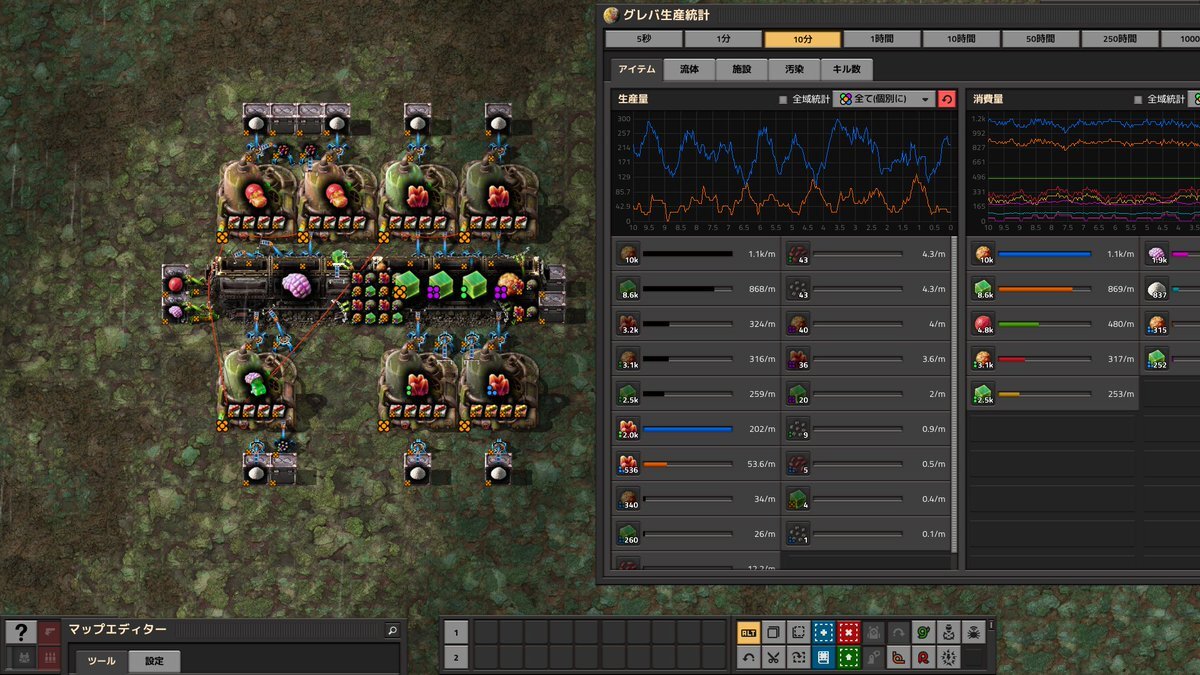Set the graph range to 10時間
Screen dimensions: 1200x675
pyautogui.click(x=960, y=39)
